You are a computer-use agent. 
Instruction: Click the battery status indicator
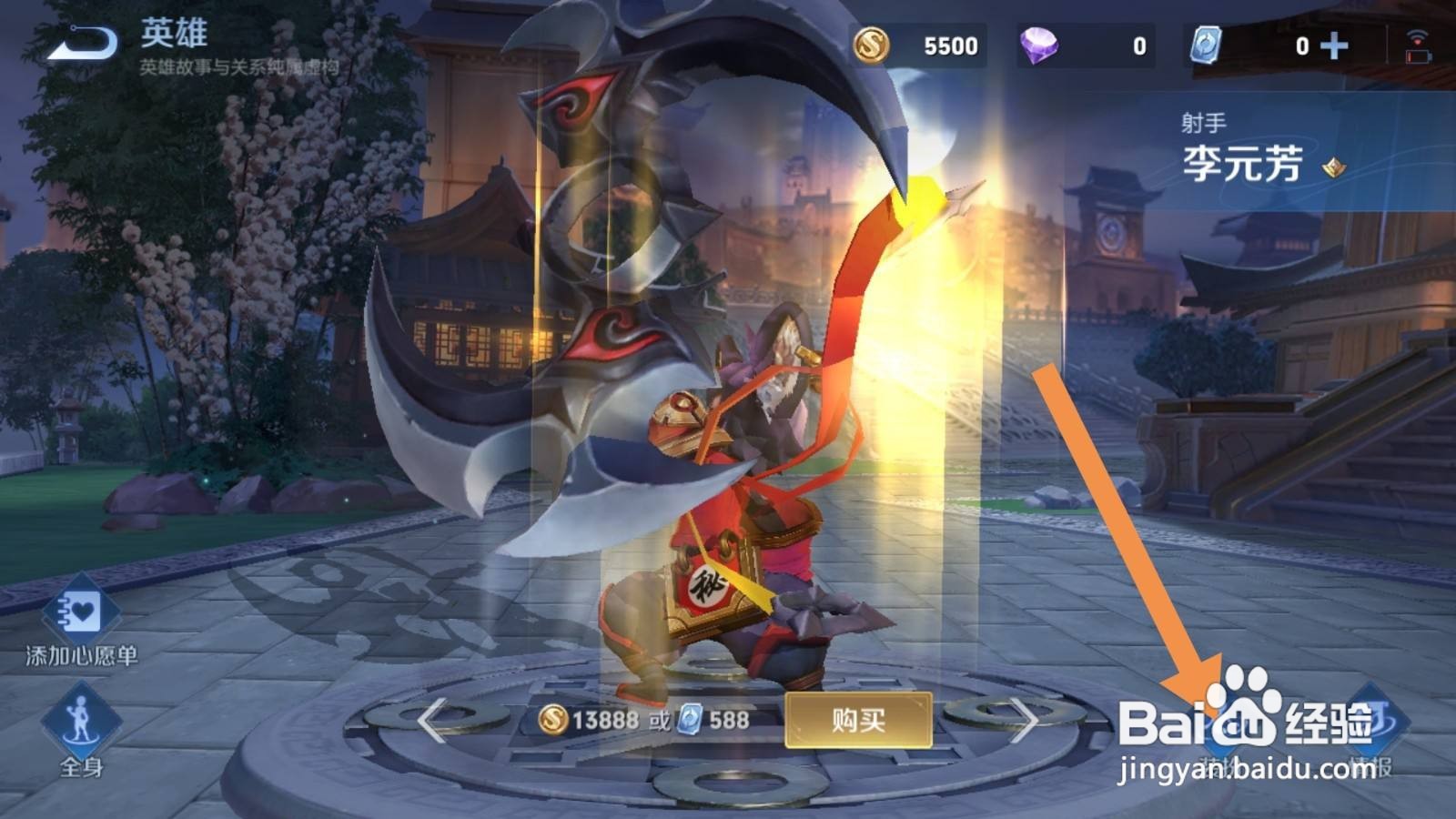point(1419,56)
